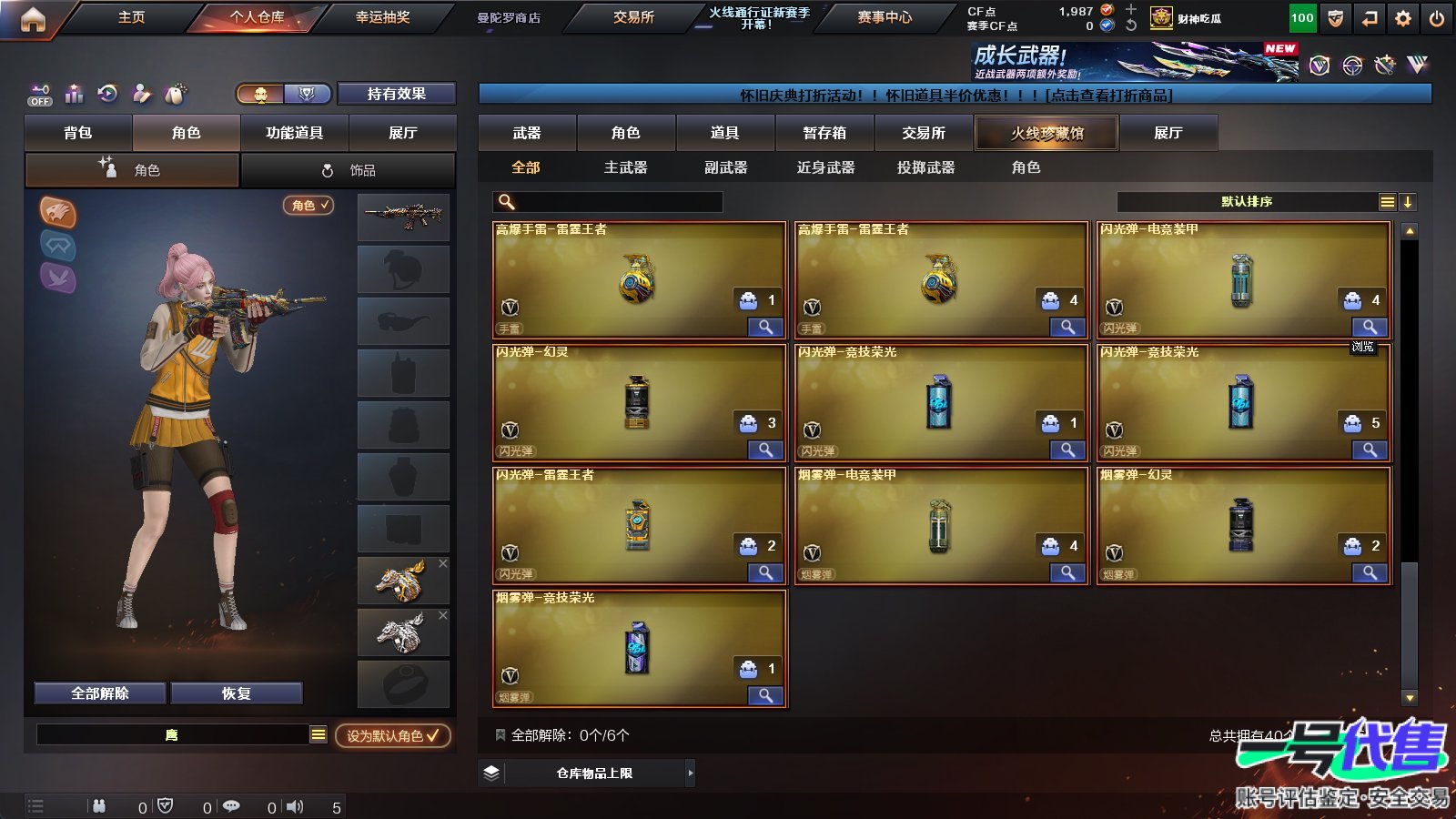Click the 全部解除 button
Screen dimensions: 1456x819
[x=99, y=693]
